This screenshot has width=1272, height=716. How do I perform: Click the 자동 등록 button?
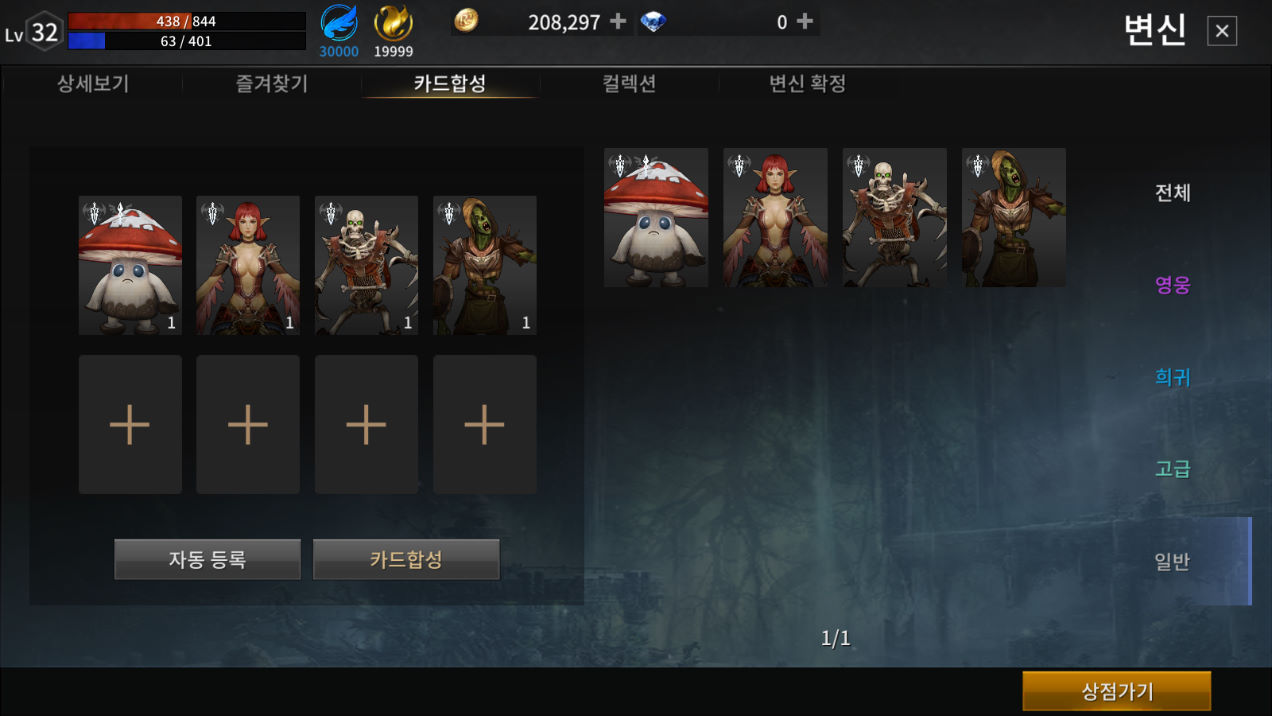207,559
